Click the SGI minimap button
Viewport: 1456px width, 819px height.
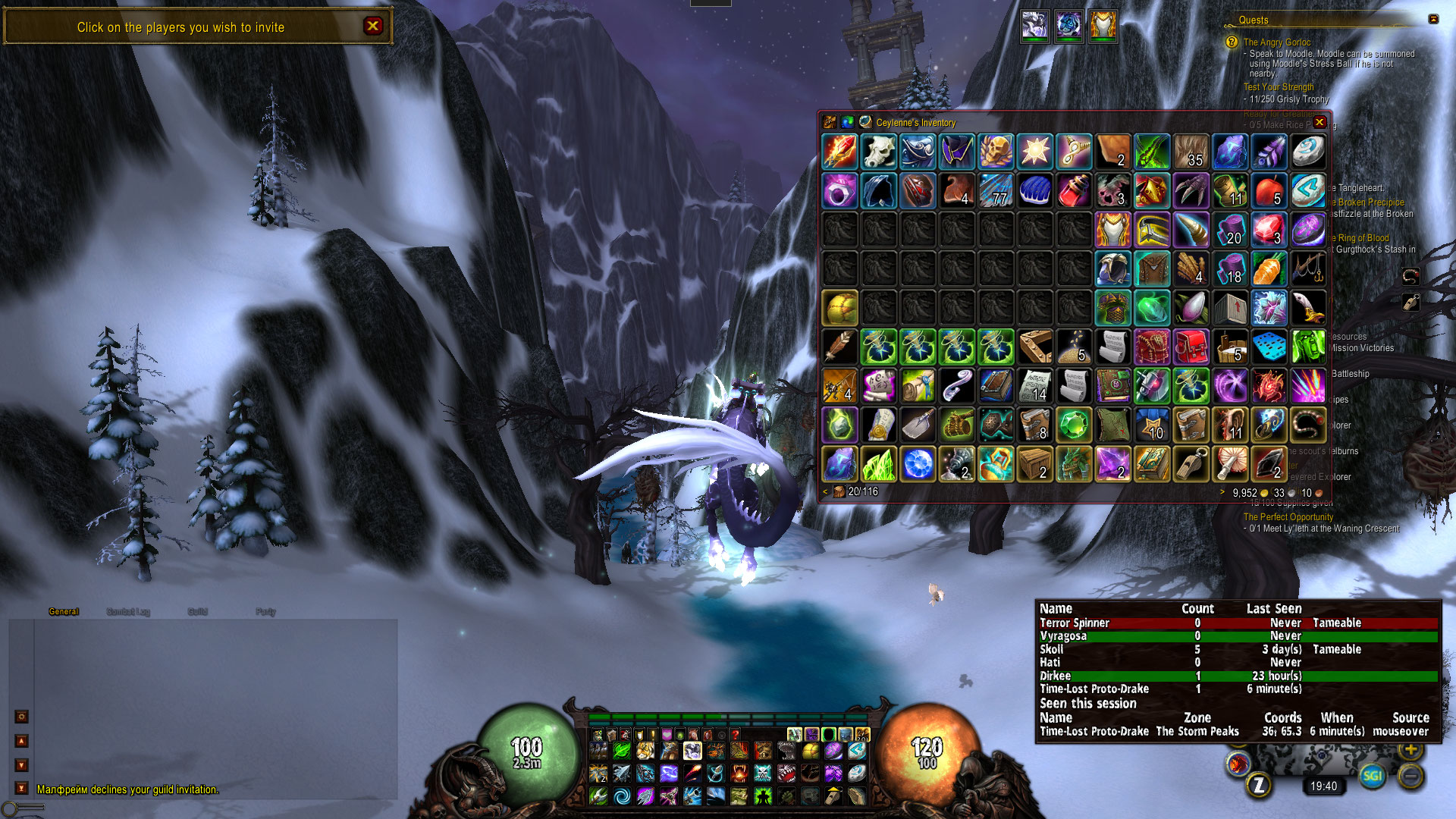[1372, 776]
